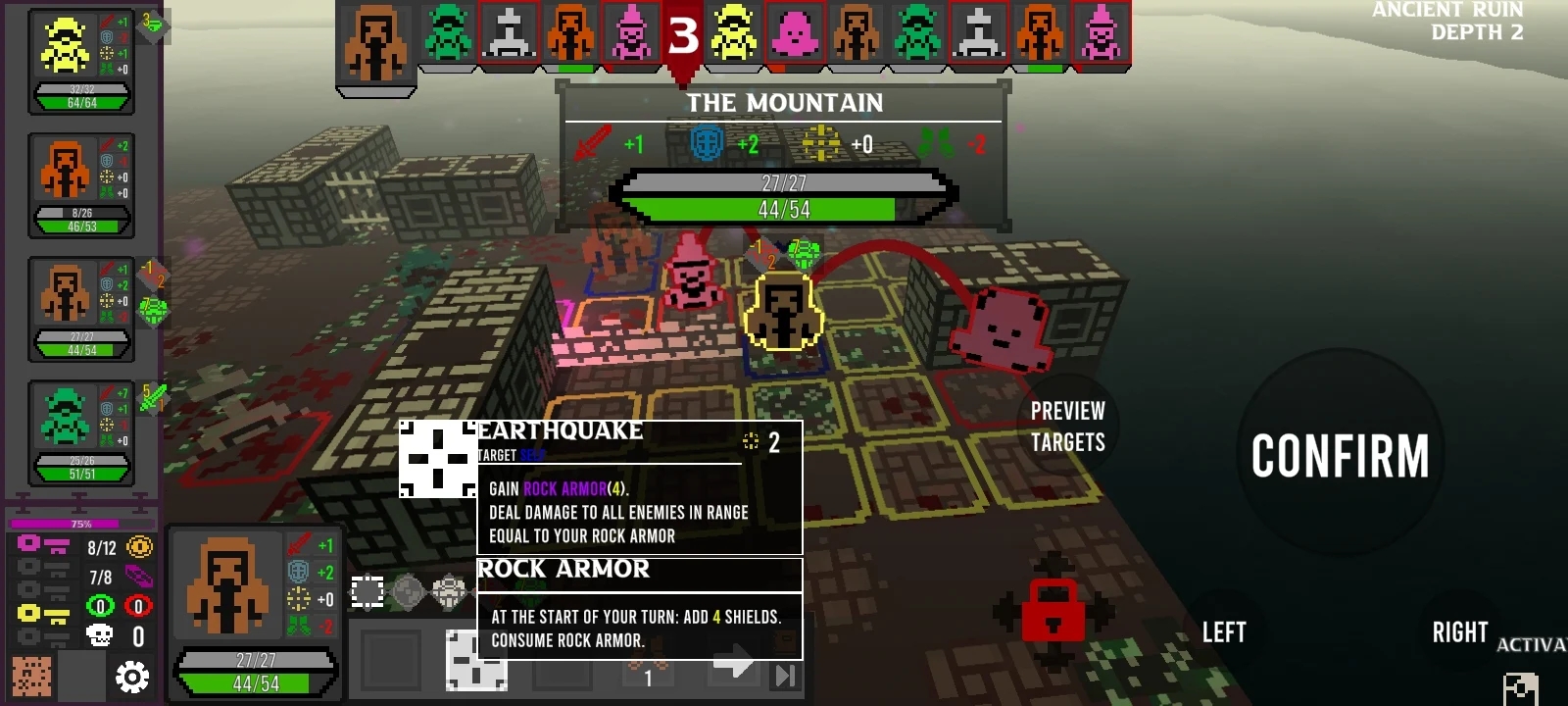Rotate with the Left button
This screenshot has width=1568, height=706.
pos(1224,632)
